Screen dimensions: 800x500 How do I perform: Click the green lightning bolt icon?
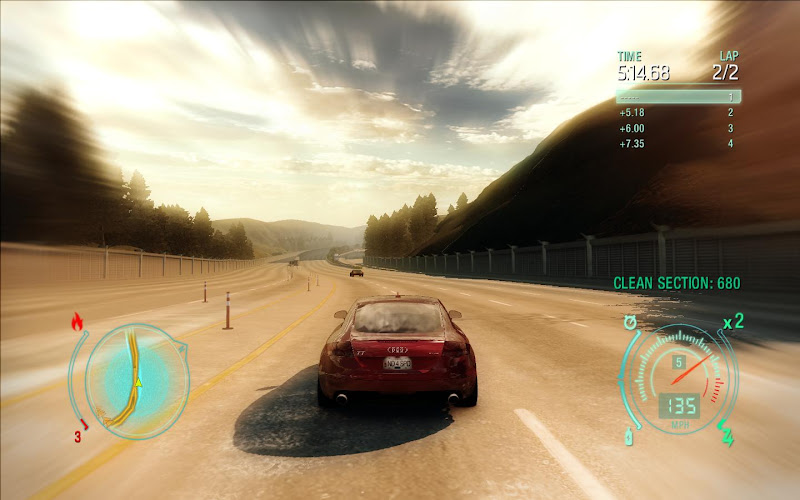tap(726, 436)
